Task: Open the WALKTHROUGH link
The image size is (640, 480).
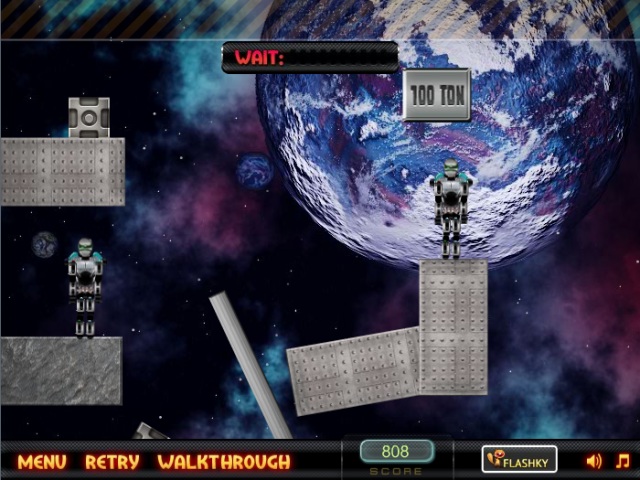Action: tap(223, 462)
